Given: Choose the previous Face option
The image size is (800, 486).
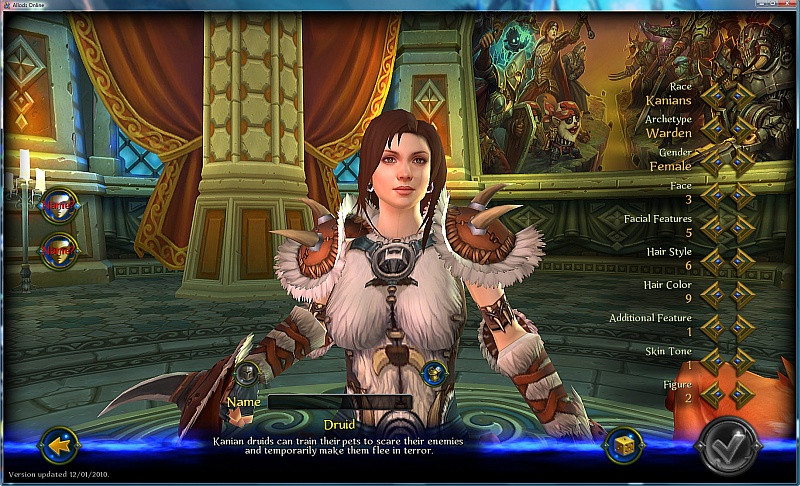Looking at the screenshot, I should pos(713,194).
